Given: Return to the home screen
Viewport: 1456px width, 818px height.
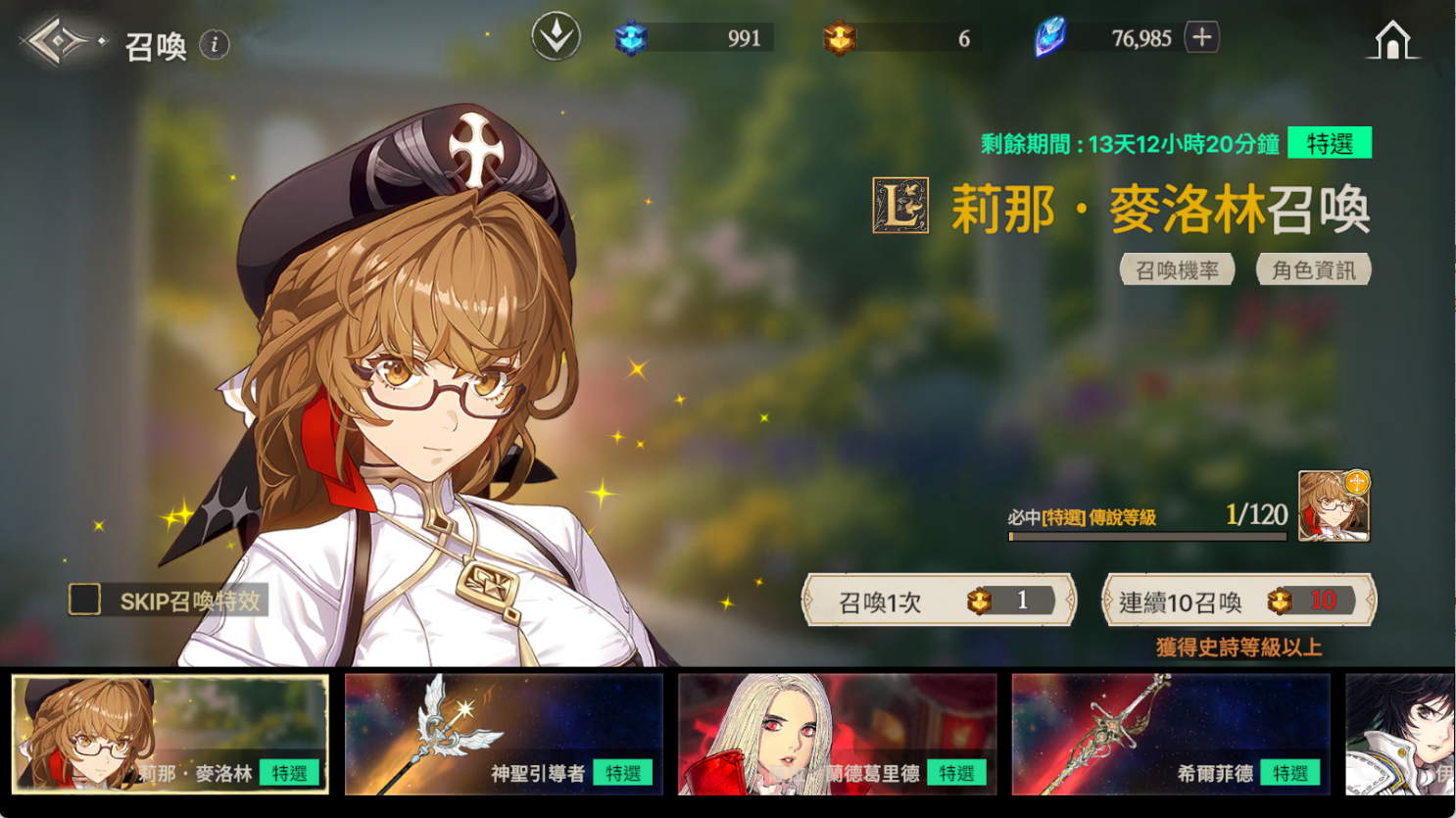Looking at the screenshot, I should pyautogui.click(x=1391, y=41).
